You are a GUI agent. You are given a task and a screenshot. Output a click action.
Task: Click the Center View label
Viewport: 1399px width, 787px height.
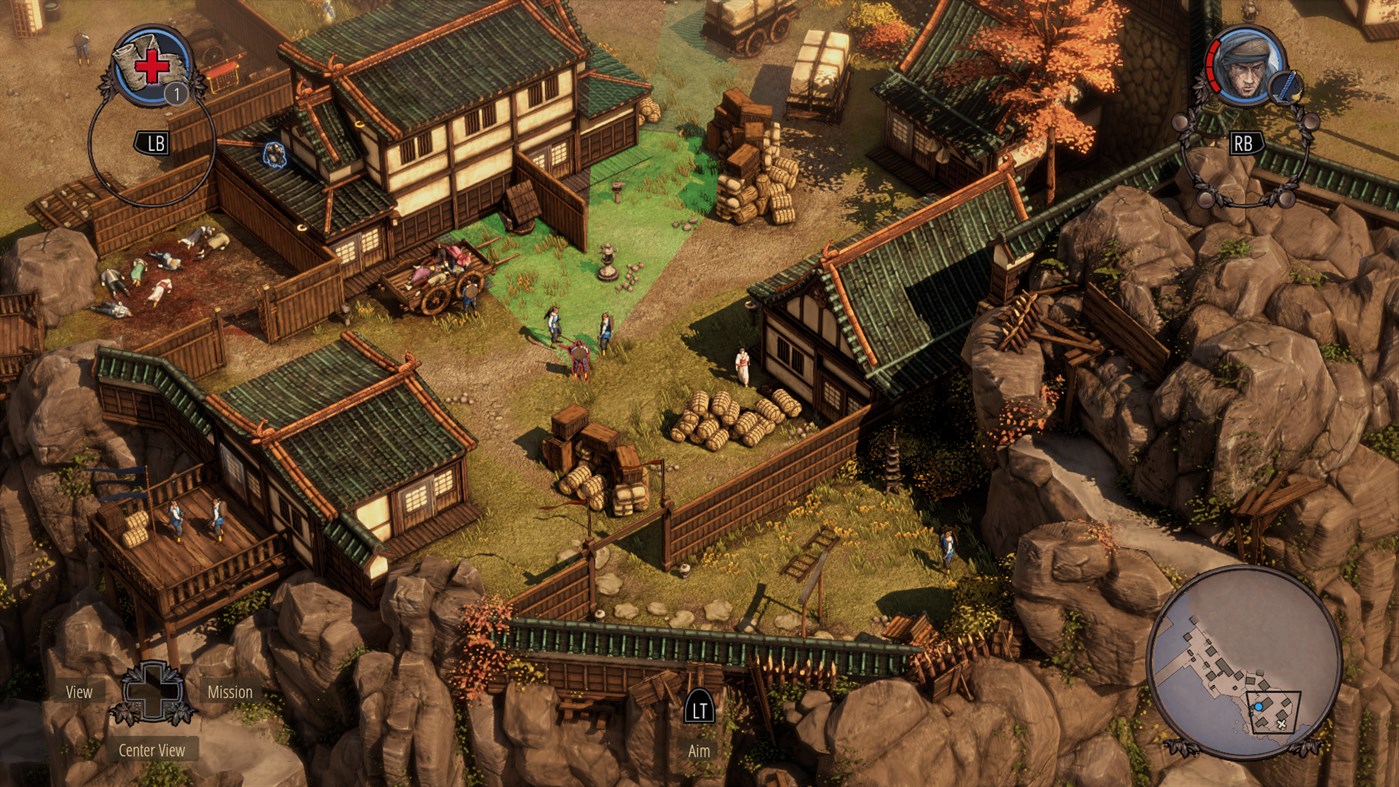[x=152, y=749]
